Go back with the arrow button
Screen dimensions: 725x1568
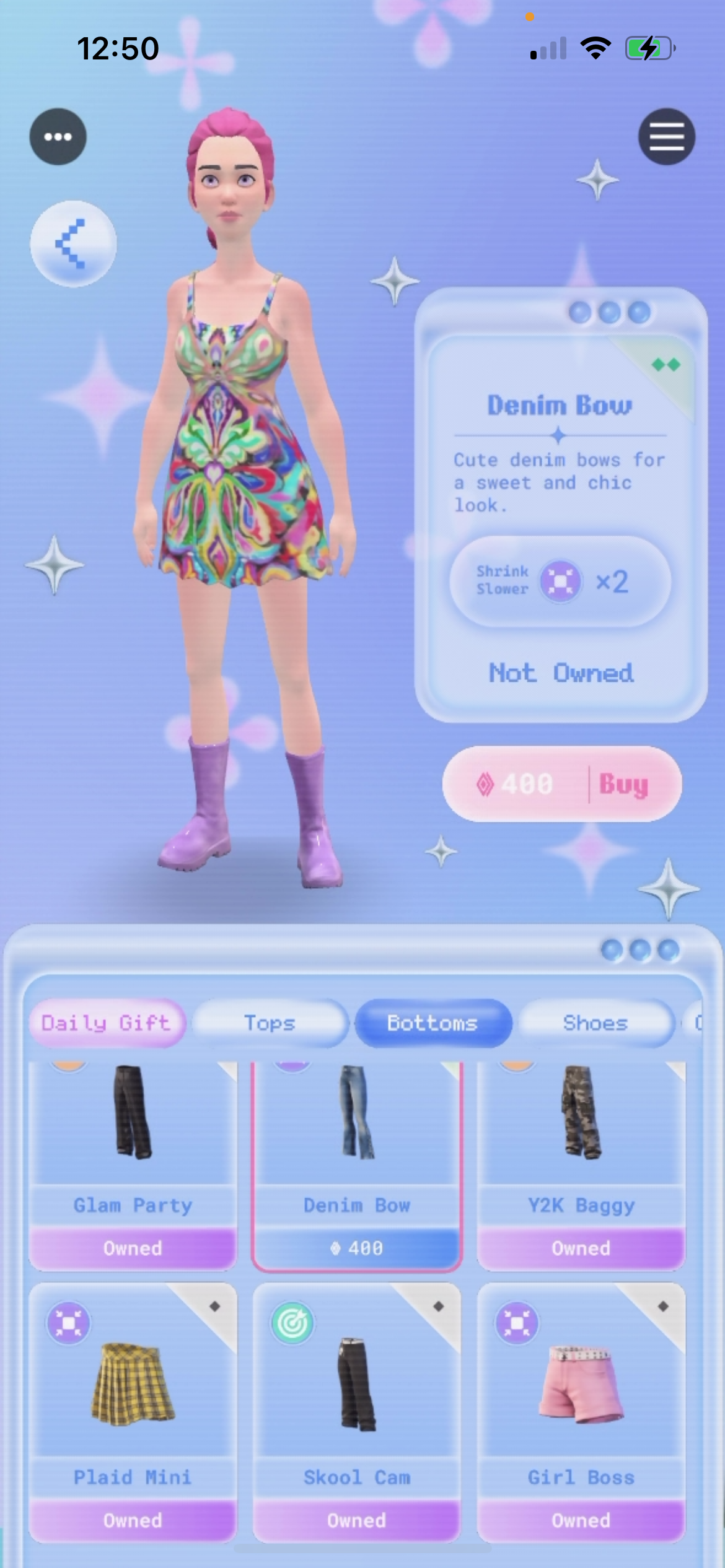tap(73, 243)
